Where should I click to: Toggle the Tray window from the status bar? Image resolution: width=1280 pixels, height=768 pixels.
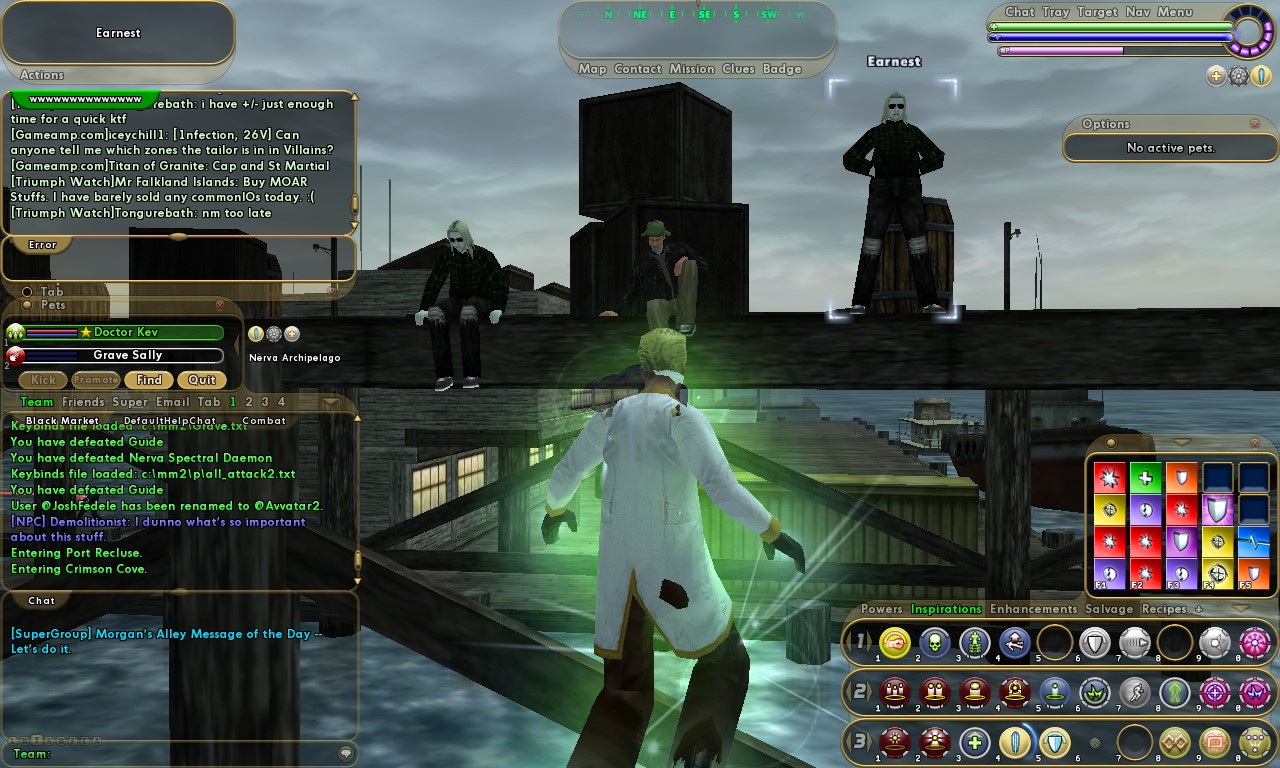[1055, 12]
